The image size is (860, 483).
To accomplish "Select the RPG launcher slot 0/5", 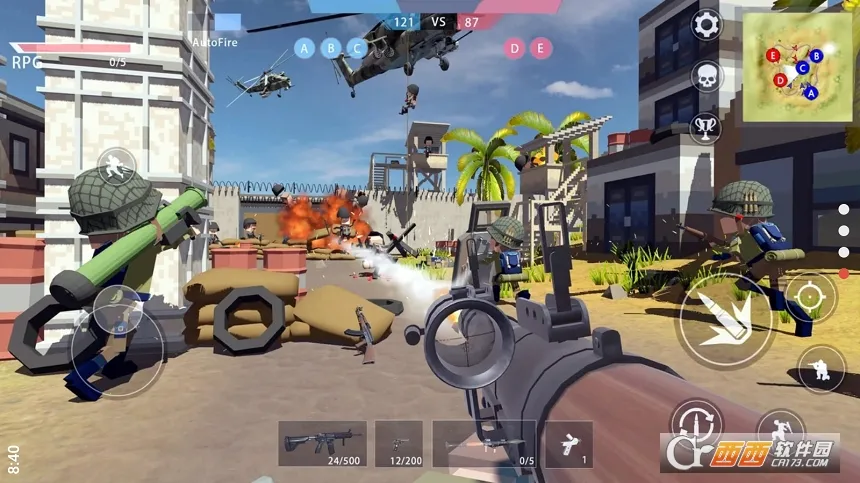I will [x=483, y=443].
